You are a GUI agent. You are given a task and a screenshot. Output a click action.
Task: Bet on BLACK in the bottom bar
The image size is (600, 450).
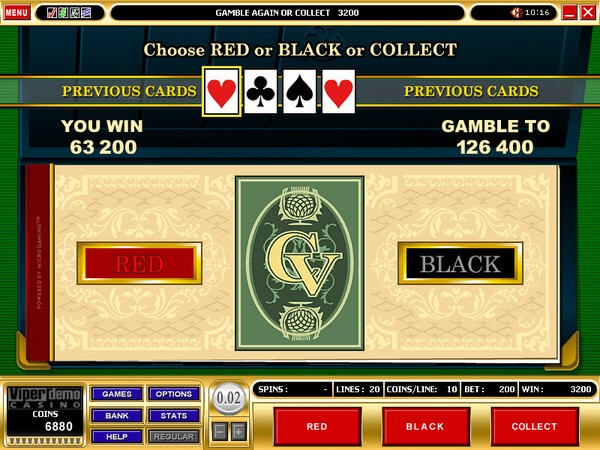point(426,426)
